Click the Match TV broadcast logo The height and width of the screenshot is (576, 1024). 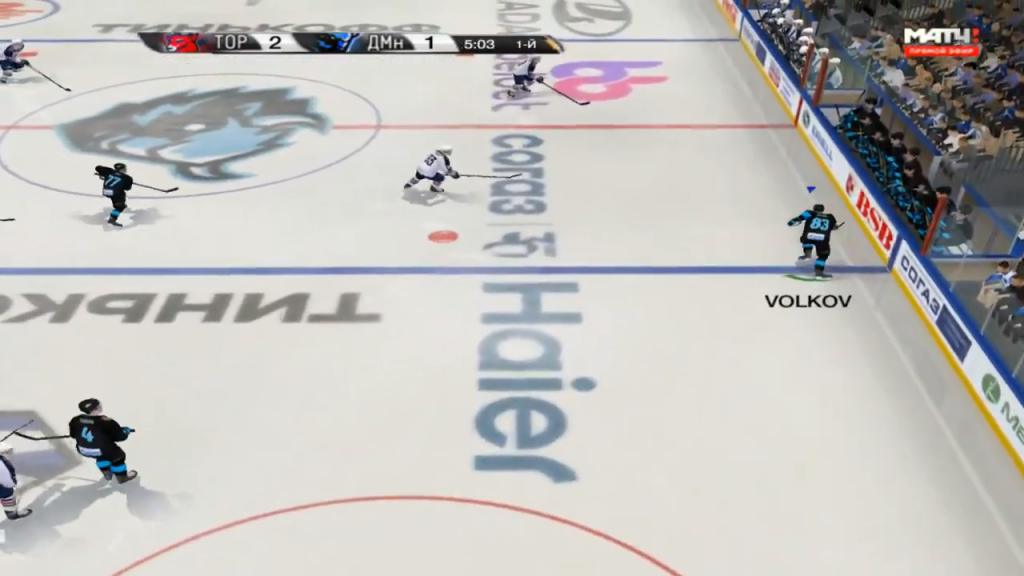point(941,41)
